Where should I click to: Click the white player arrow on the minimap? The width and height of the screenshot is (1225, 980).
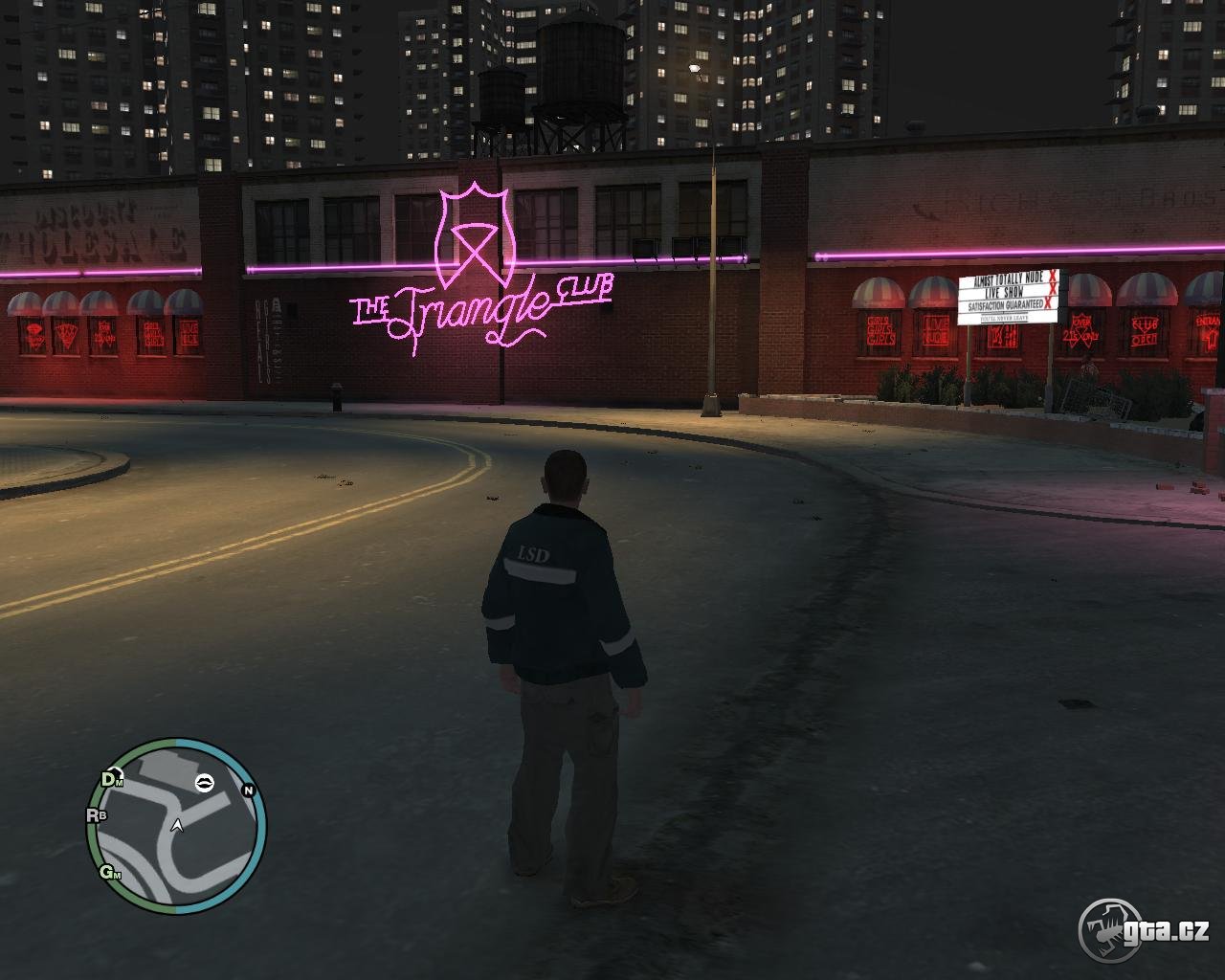177,825
